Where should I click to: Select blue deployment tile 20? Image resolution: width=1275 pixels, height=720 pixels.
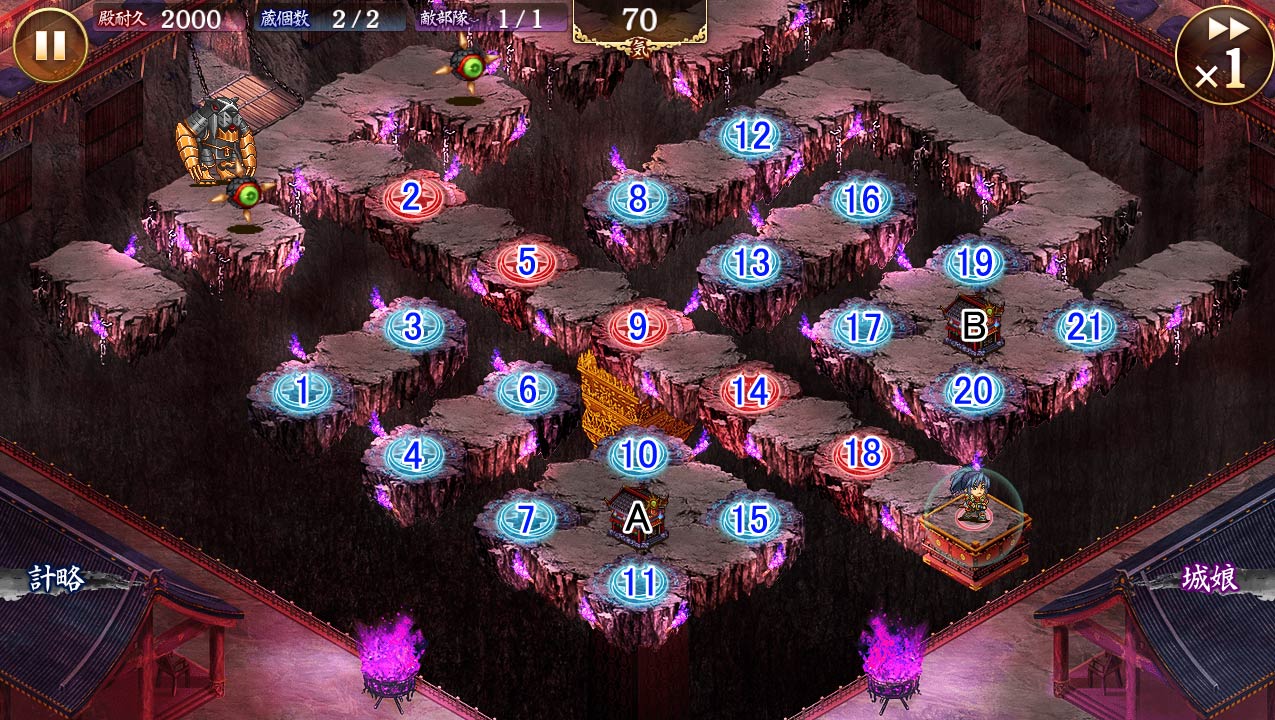(x=972, y=391)
